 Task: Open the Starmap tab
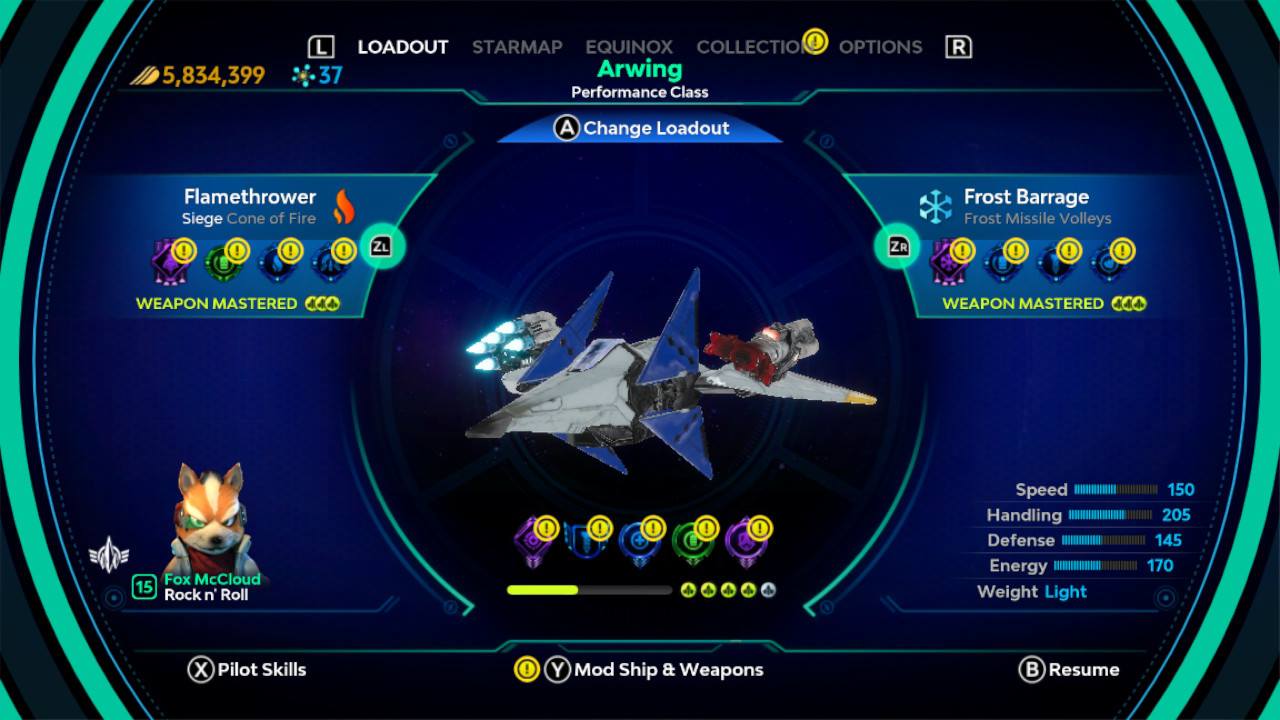(517, 47)
